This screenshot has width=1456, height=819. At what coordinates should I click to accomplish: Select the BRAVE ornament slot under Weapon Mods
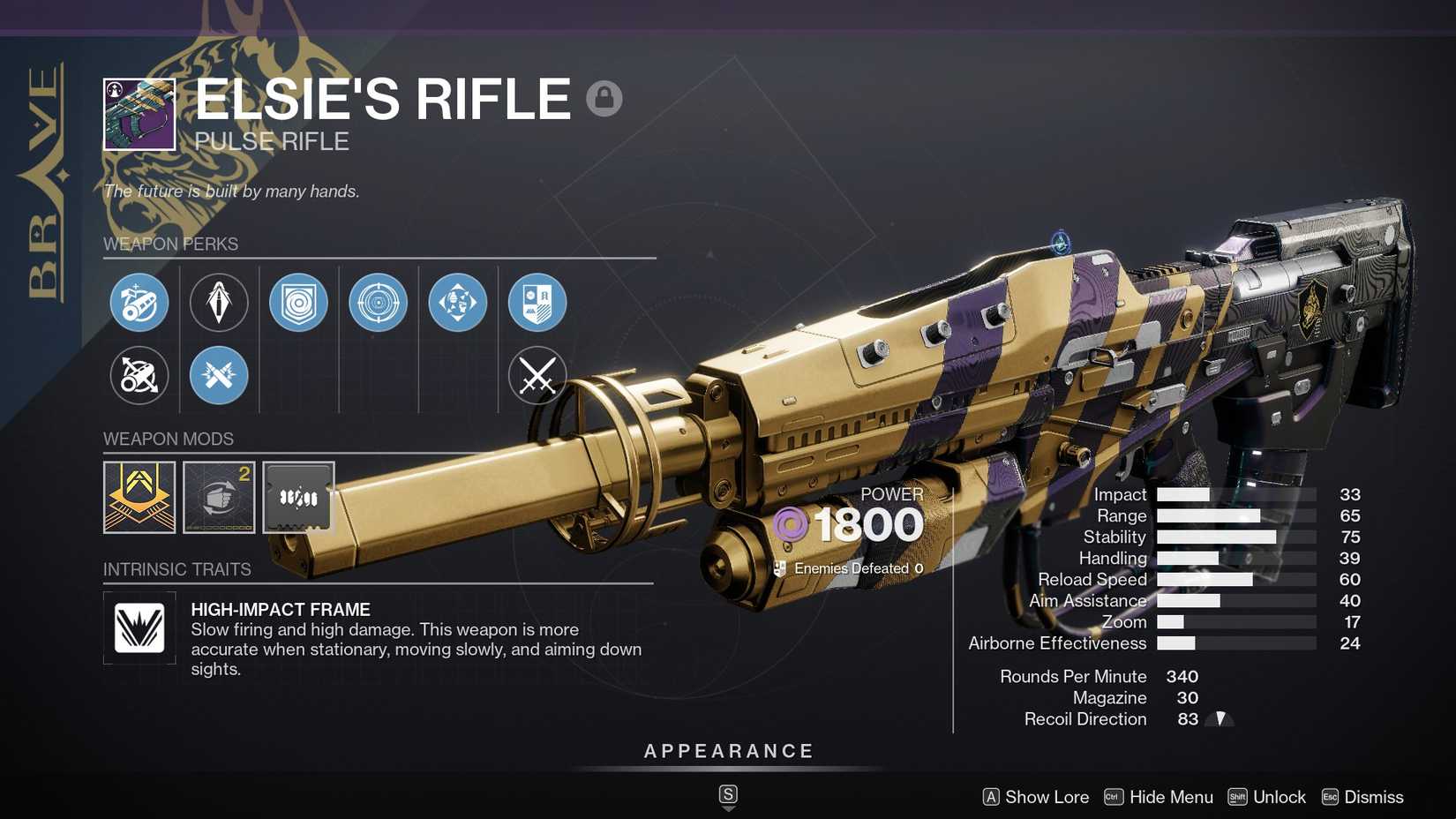pos(141,497)
